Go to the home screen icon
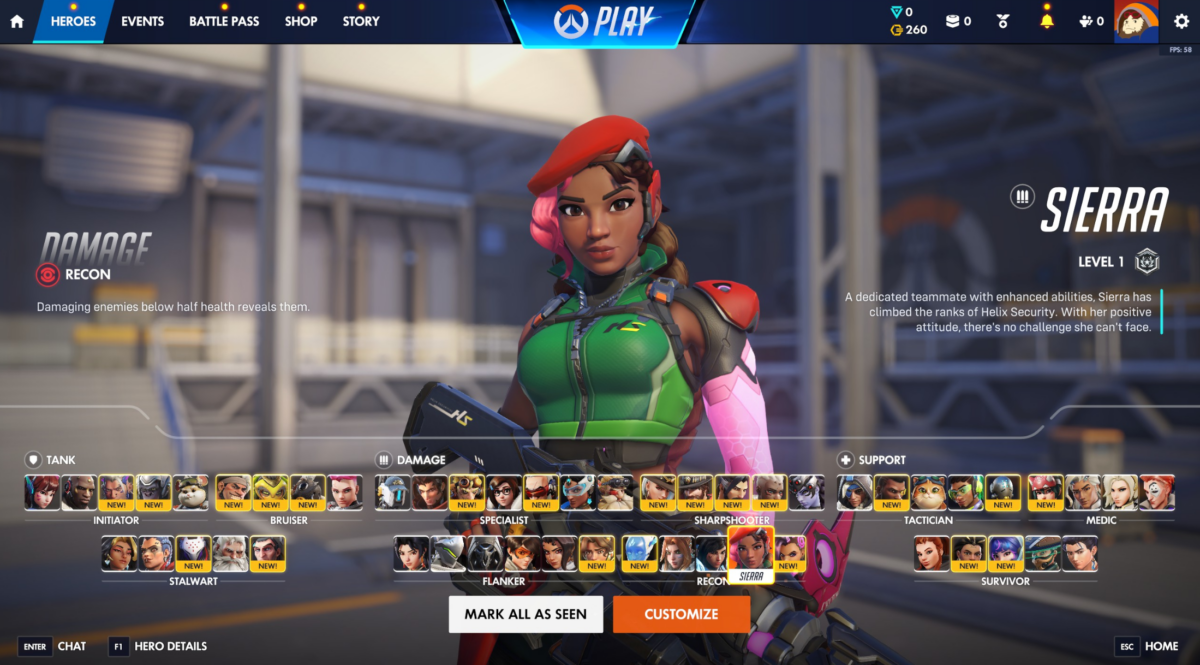The width and height of the screenshot is (1200, 665). click(17, 21)
